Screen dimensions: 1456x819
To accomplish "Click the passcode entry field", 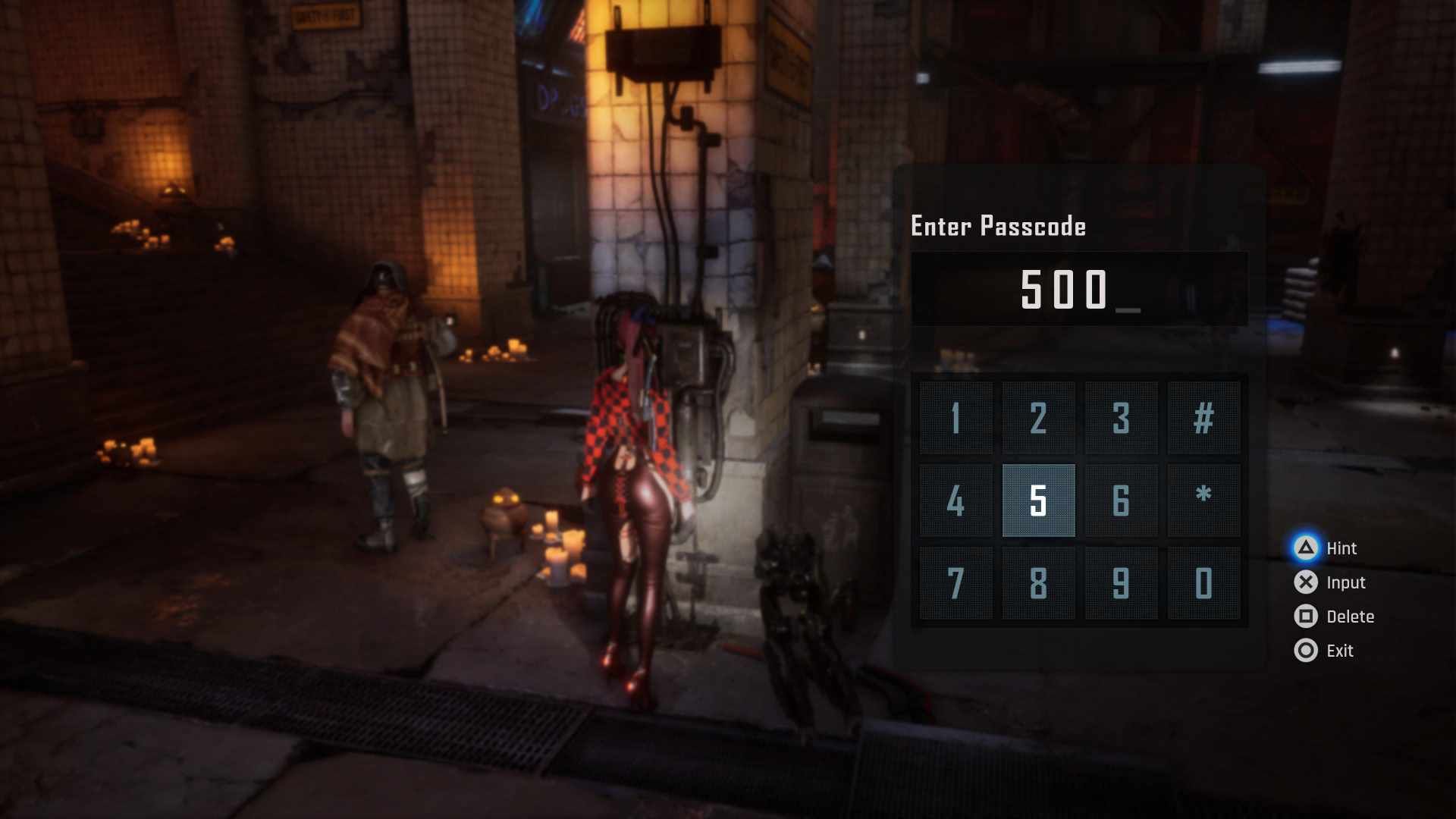I will (x=1078, y=289).
